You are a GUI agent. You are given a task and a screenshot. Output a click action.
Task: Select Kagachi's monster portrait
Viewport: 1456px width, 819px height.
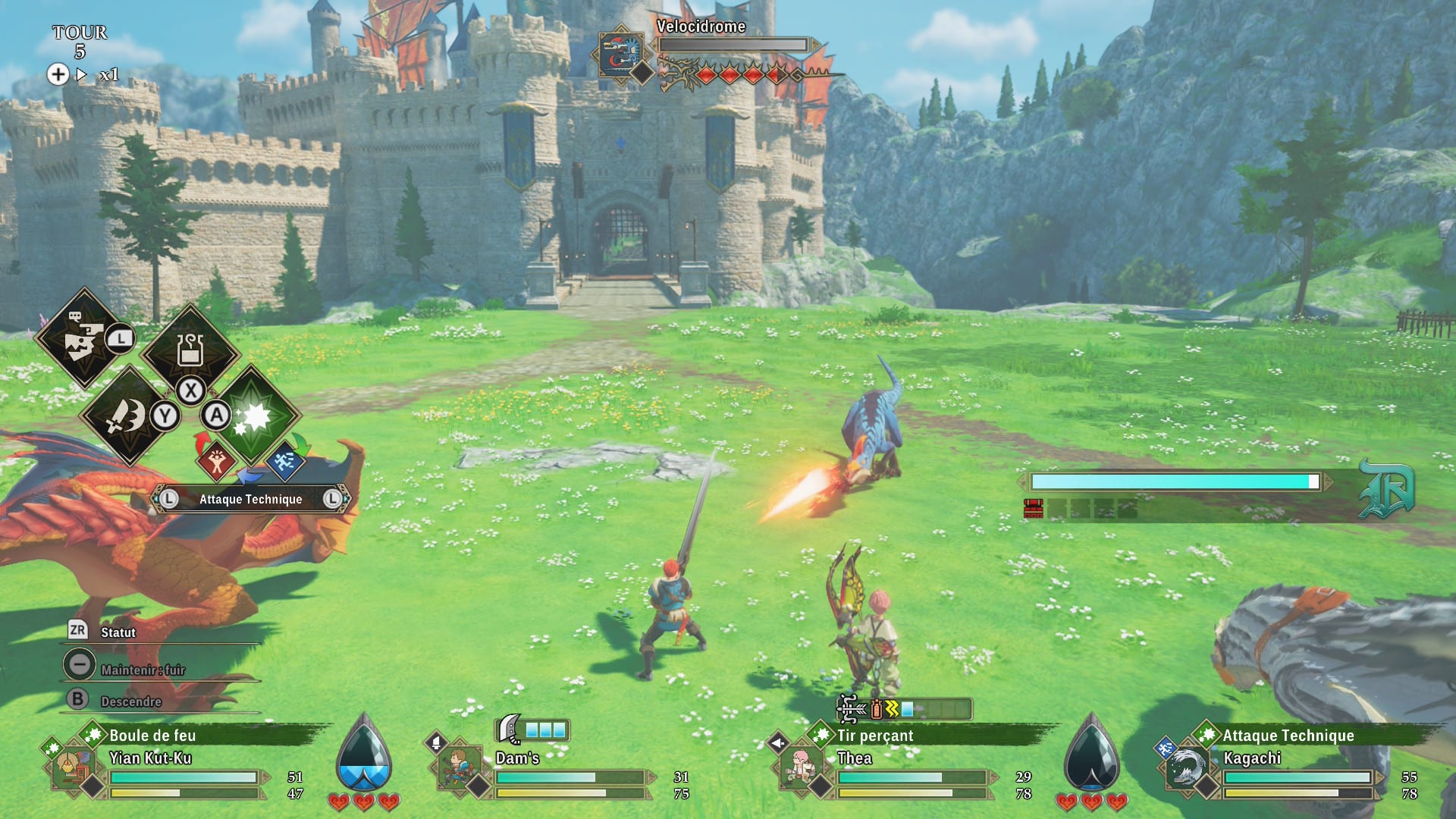1185,767
